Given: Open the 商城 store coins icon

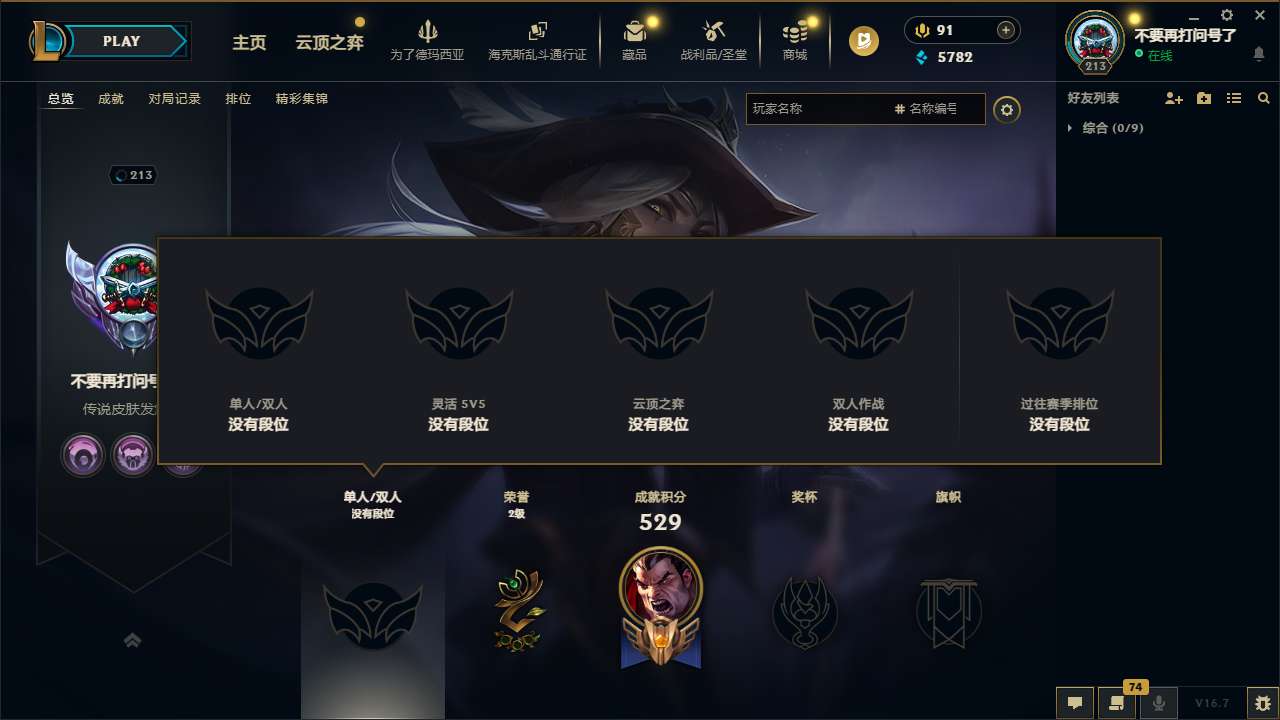Looking at the screenshot, I should [x=795, y=32].
